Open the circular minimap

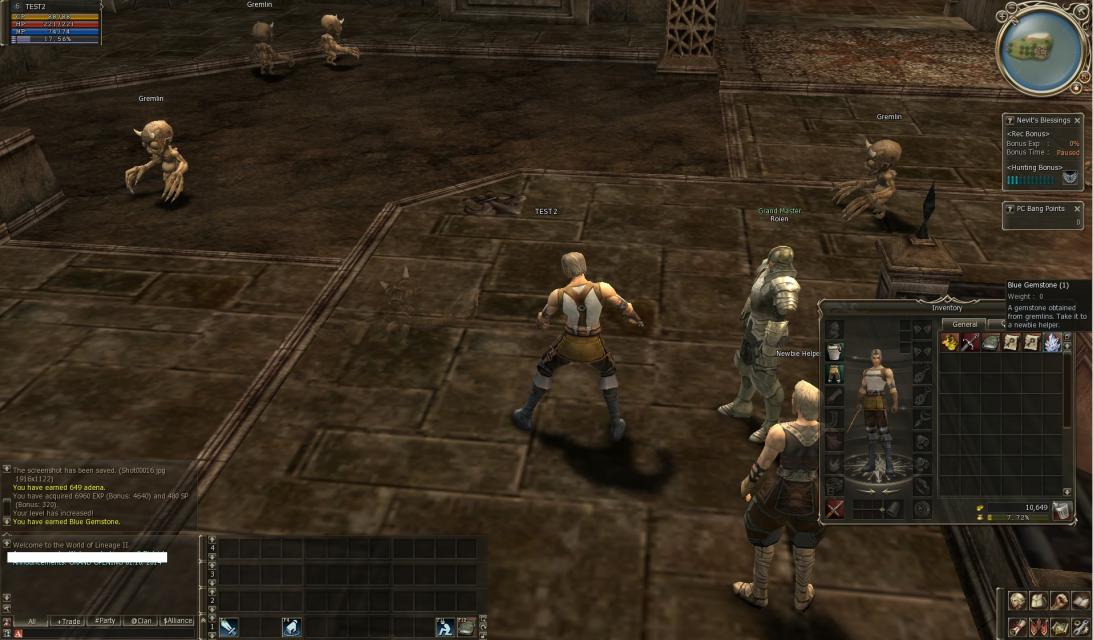[x=1042, y=48]
